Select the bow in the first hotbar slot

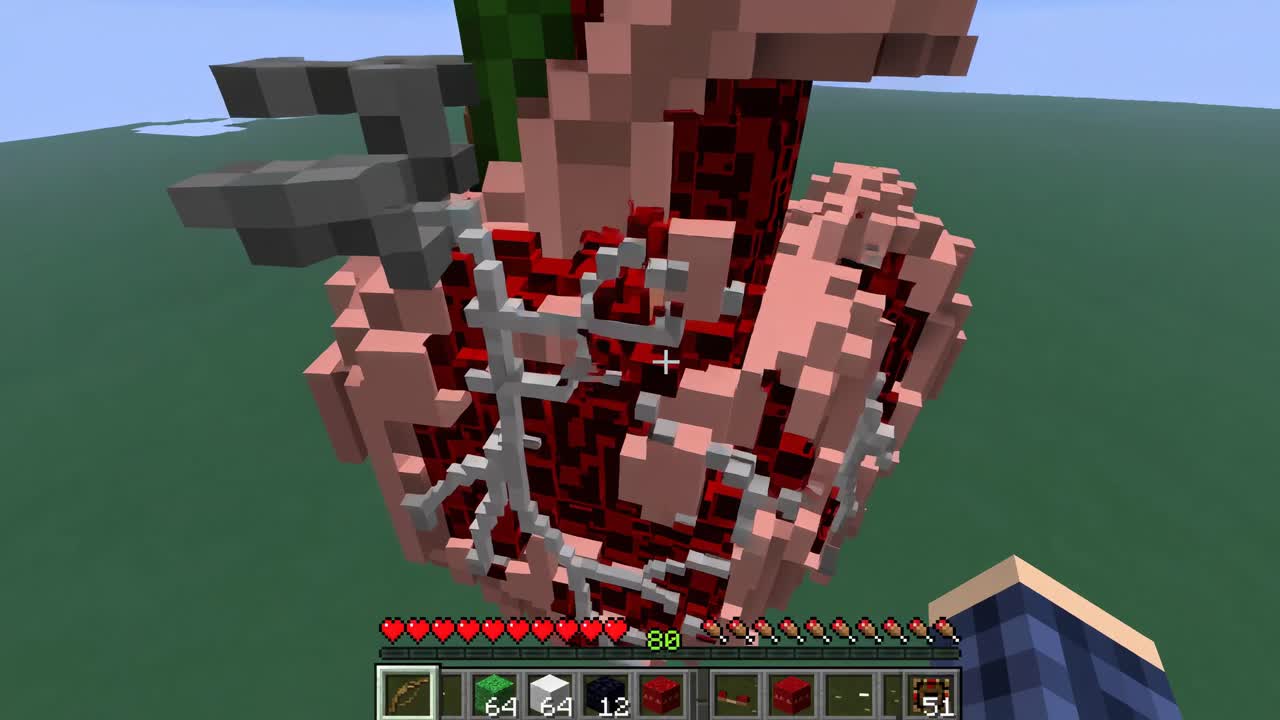click(x=407, y=690)
